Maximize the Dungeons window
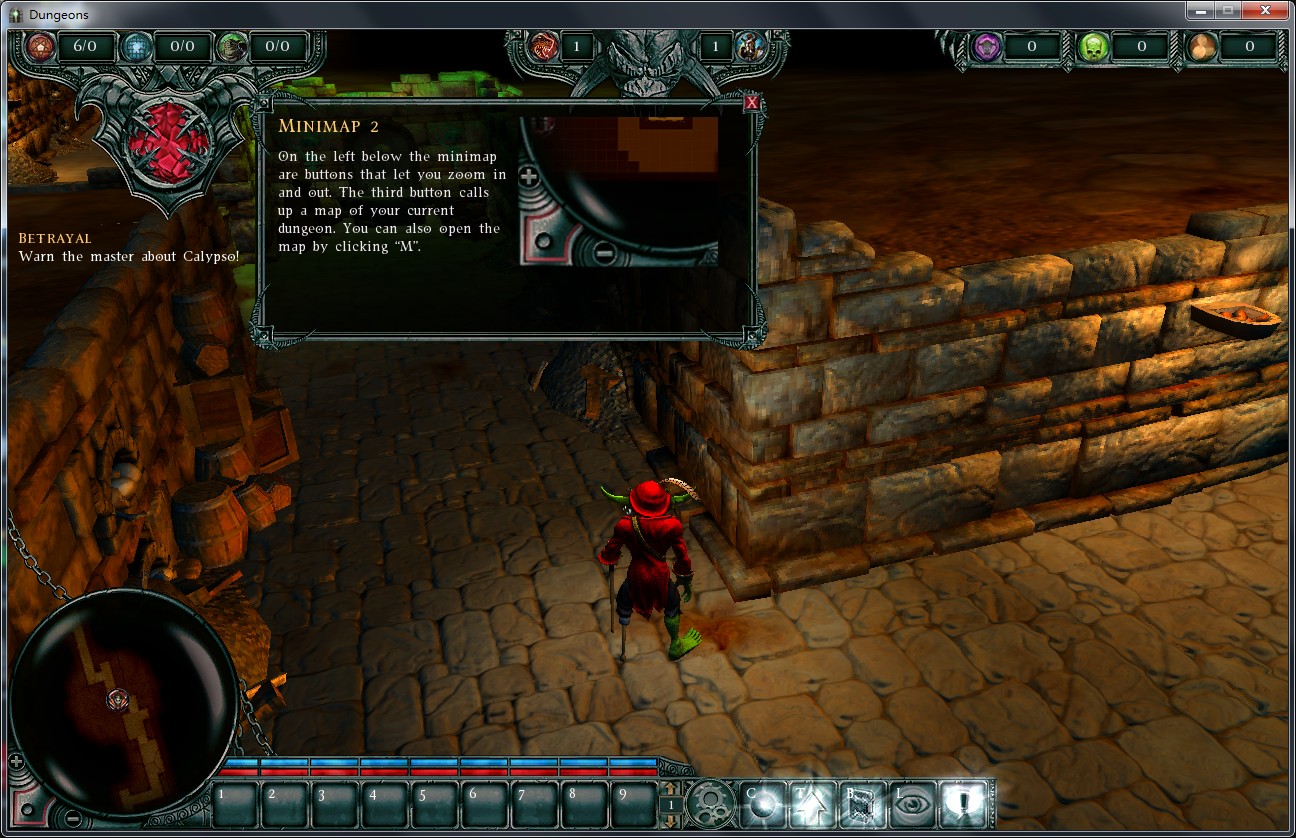The image size is (1296, 838). click(x=1228, y=10)
